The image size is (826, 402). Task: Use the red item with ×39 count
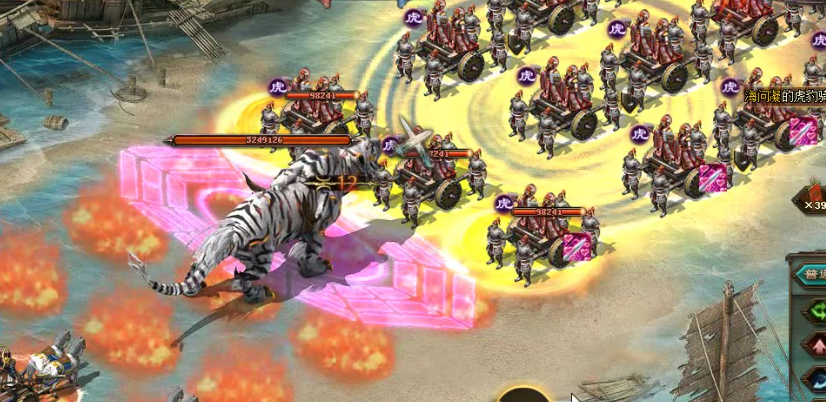pyautogui.click(x=816, y=194)
